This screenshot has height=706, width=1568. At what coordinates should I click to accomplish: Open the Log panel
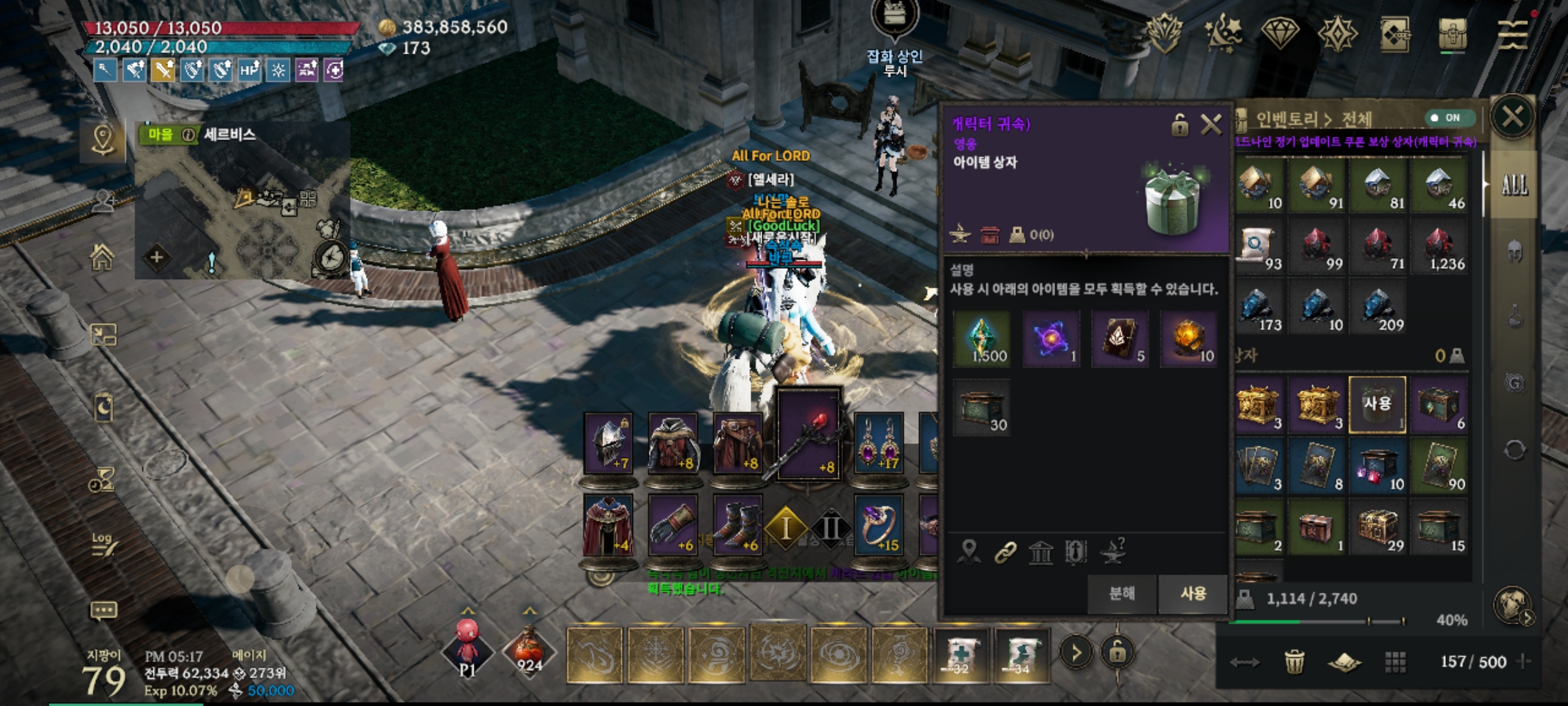coord(103,544)
